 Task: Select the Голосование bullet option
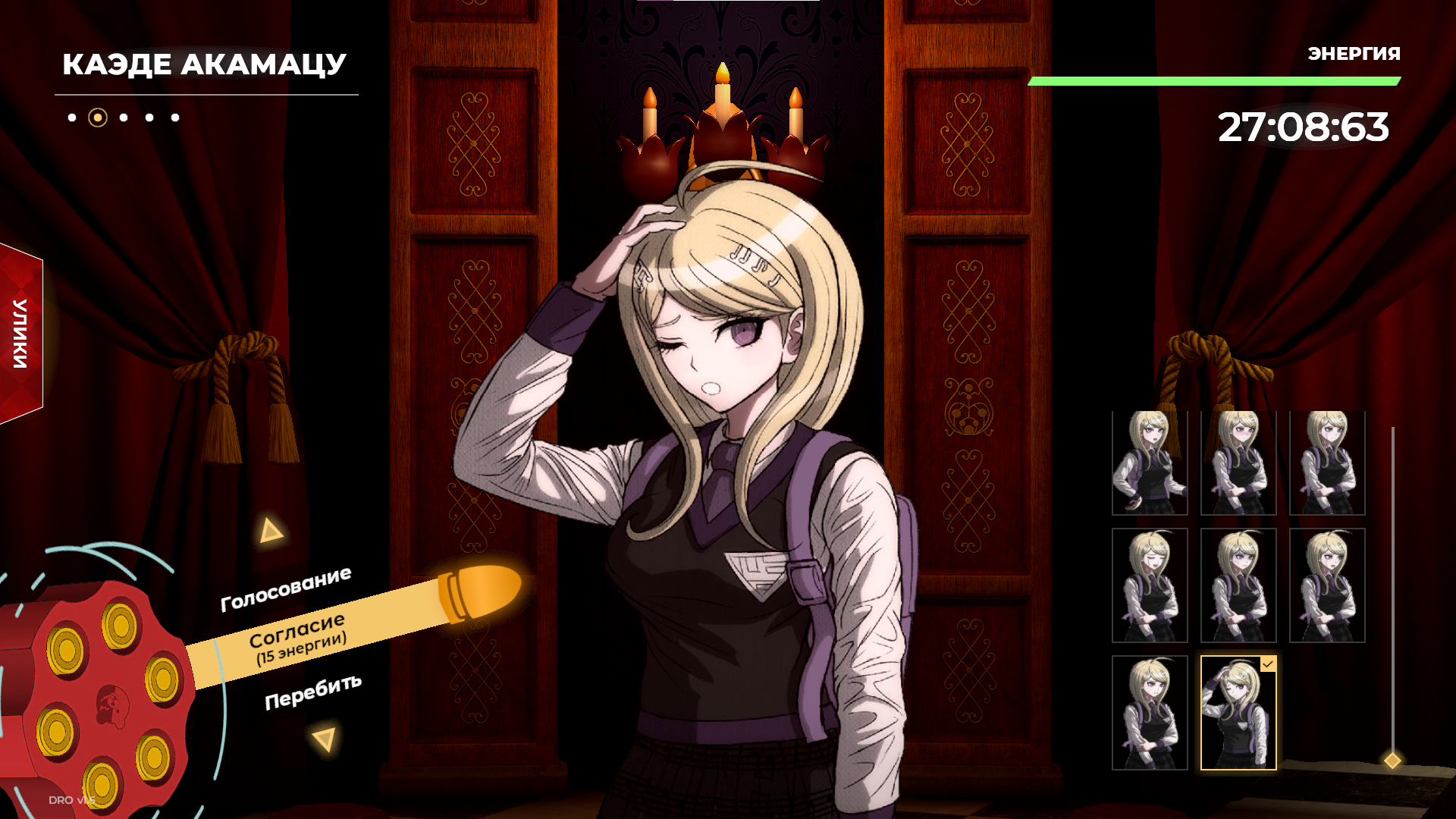(x=286, y=589)
